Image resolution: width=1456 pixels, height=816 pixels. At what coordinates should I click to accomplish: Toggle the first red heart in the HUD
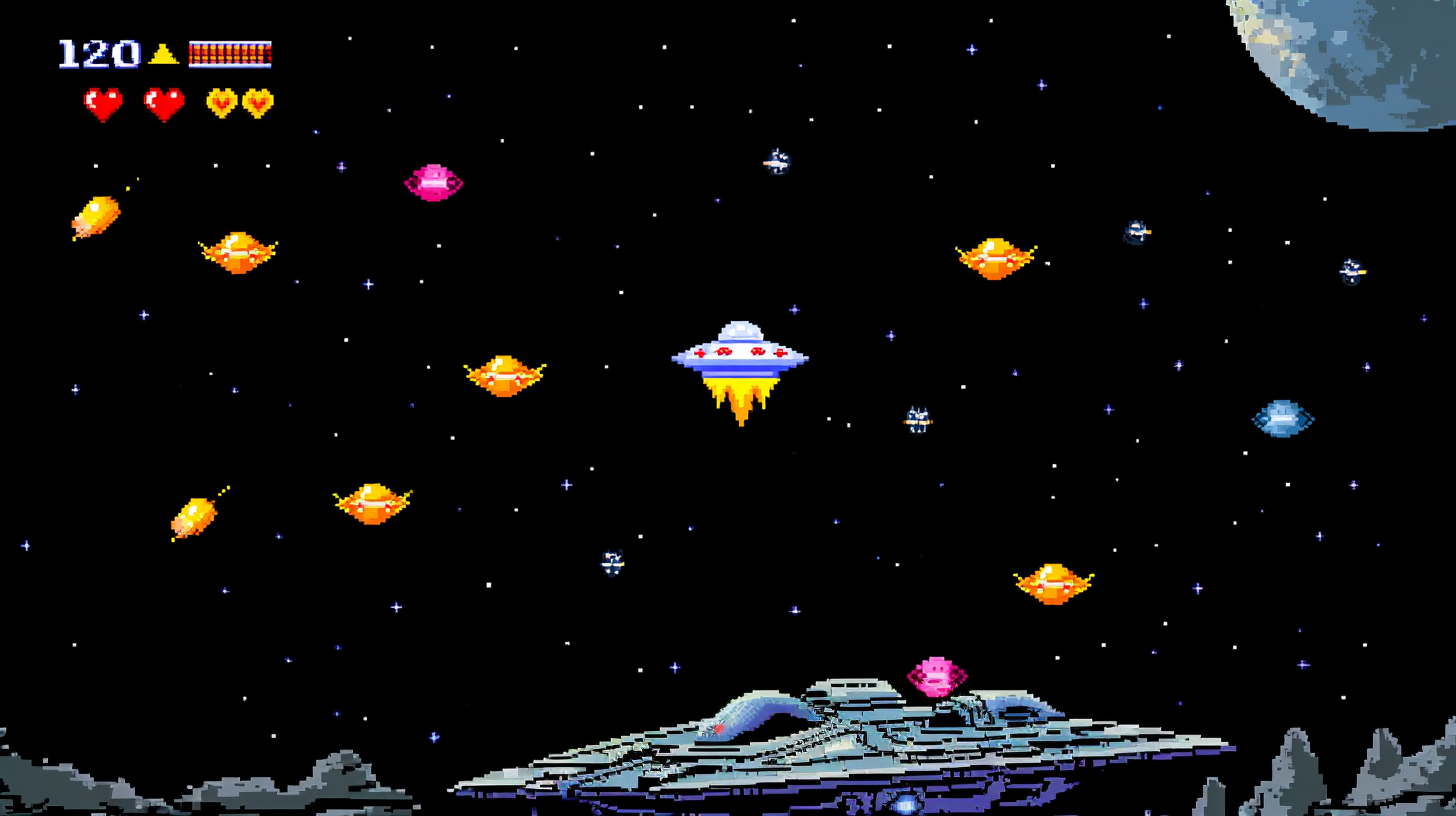tap(103, 100)
